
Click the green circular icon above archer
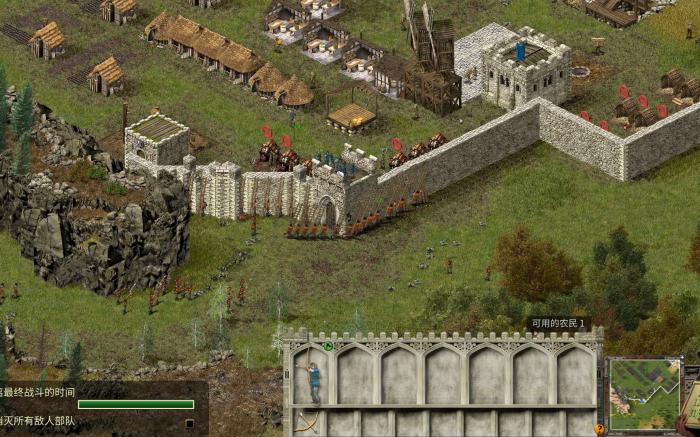(328, 346)
